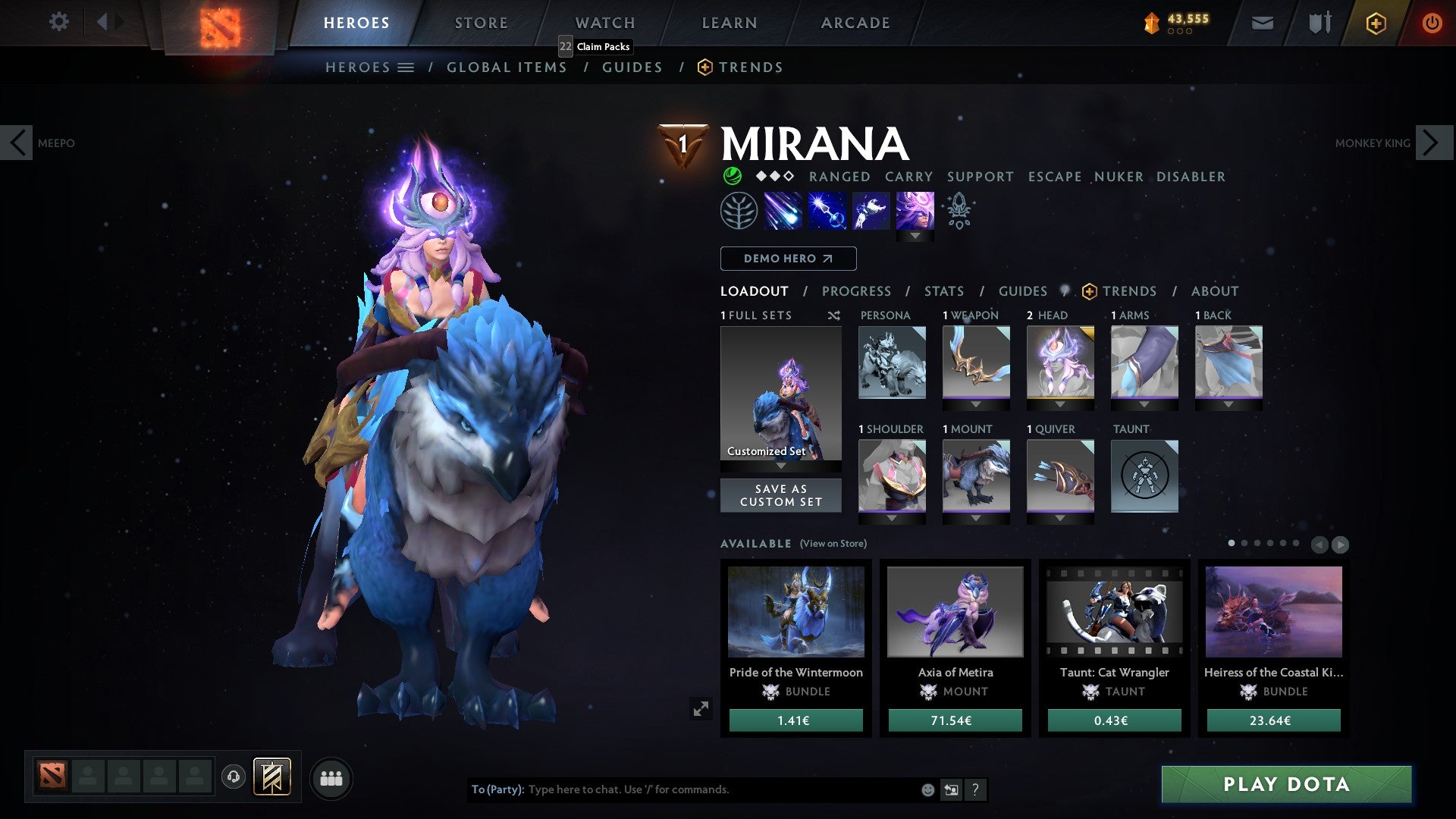Screen dimensions: 1456x819
Task: Open the mail notifications envelope icon
Action: 1263,23
